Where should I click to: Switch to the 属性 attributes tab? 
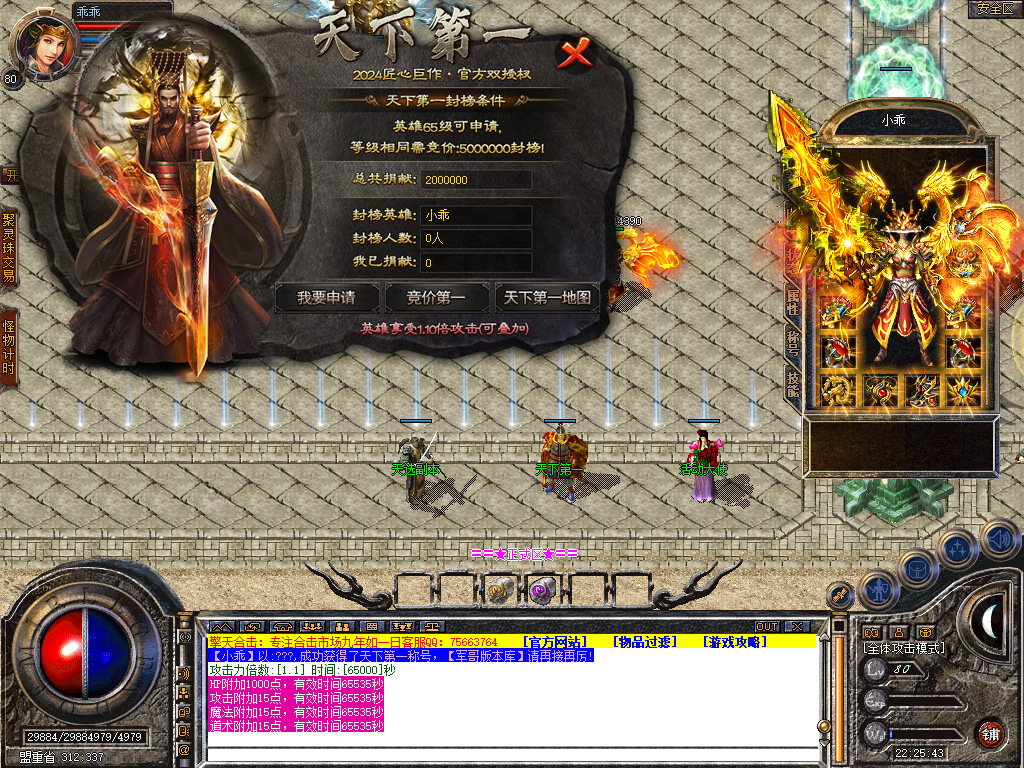pos(792,305)
